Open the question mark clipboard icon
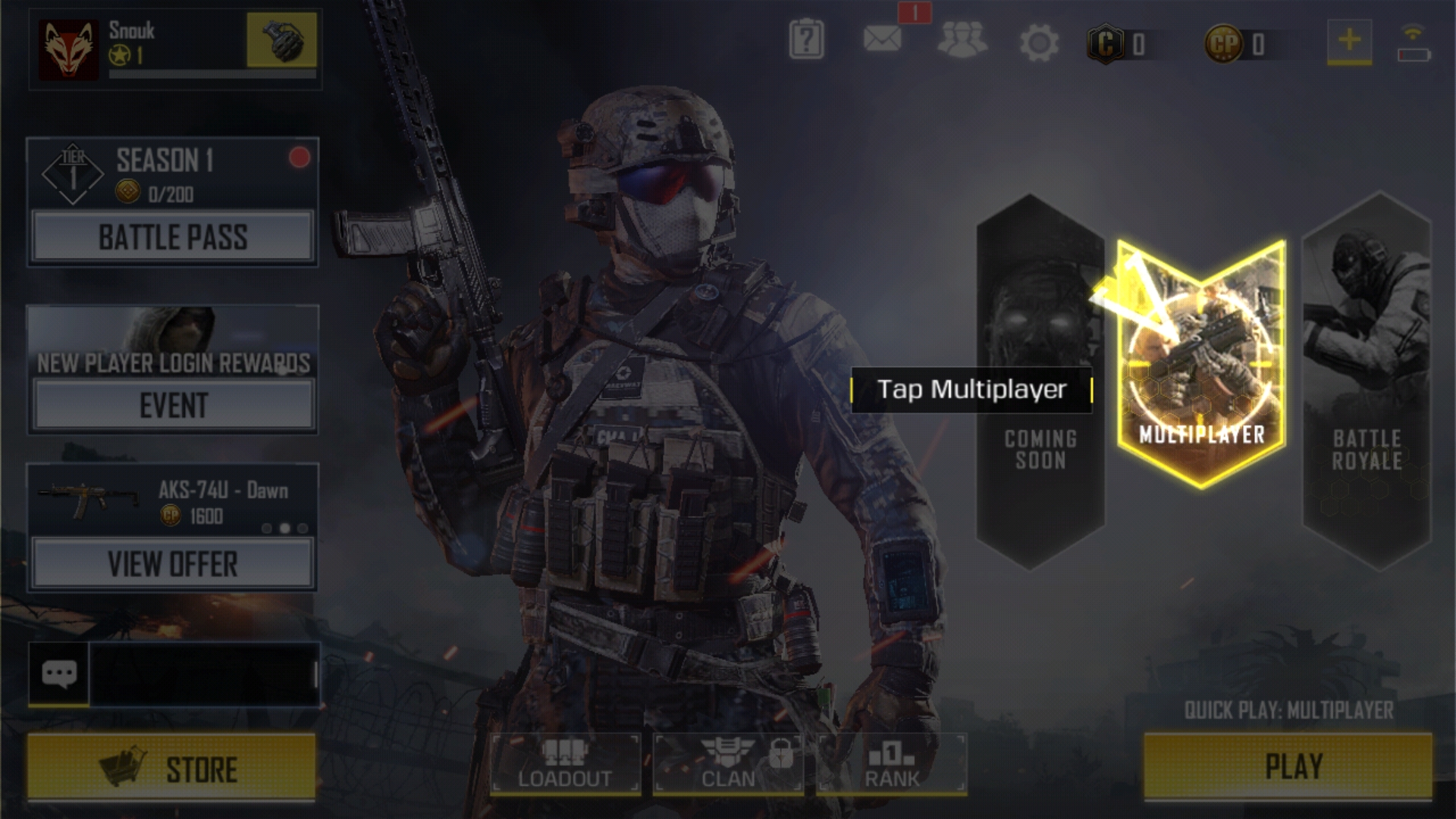Image resolution: width=1456 pixels, height=819 pixels. 806,40
